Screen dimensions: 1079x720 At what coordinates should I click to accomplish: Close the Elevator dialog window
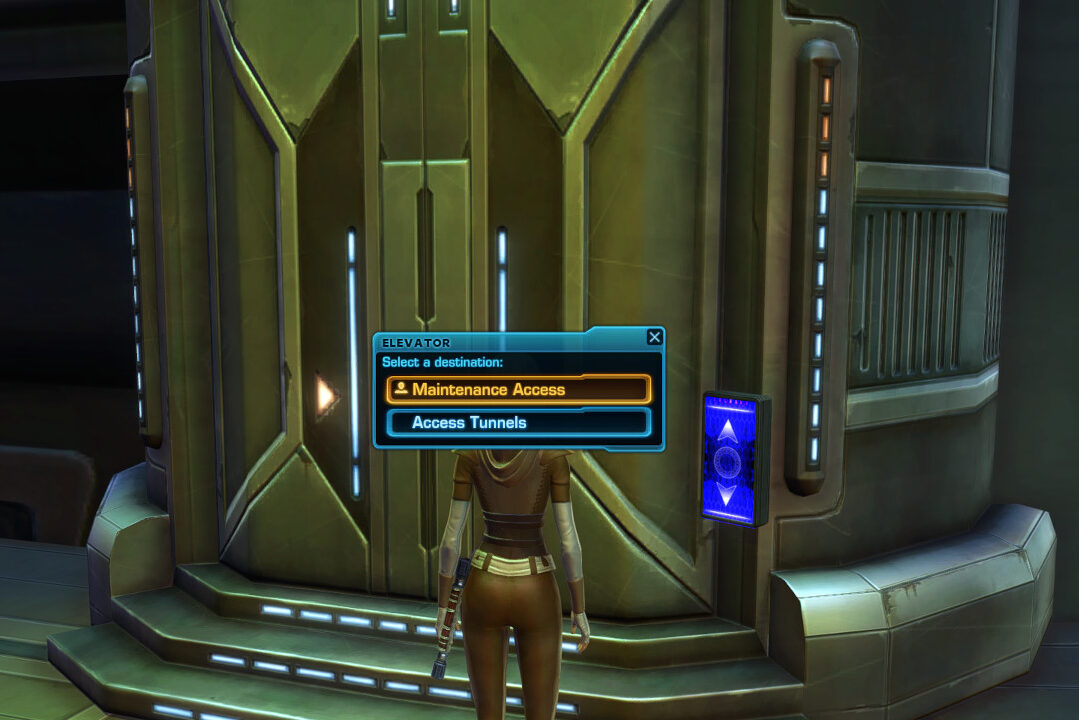tap(654, 337)
